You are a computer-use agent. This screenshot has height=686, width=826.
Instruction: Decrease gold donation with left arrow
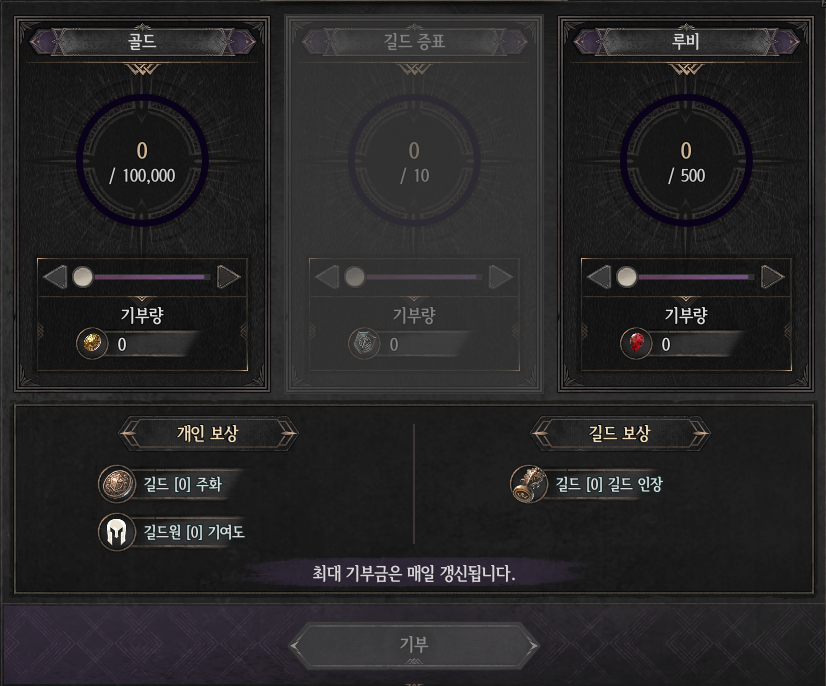coord(55,276)
